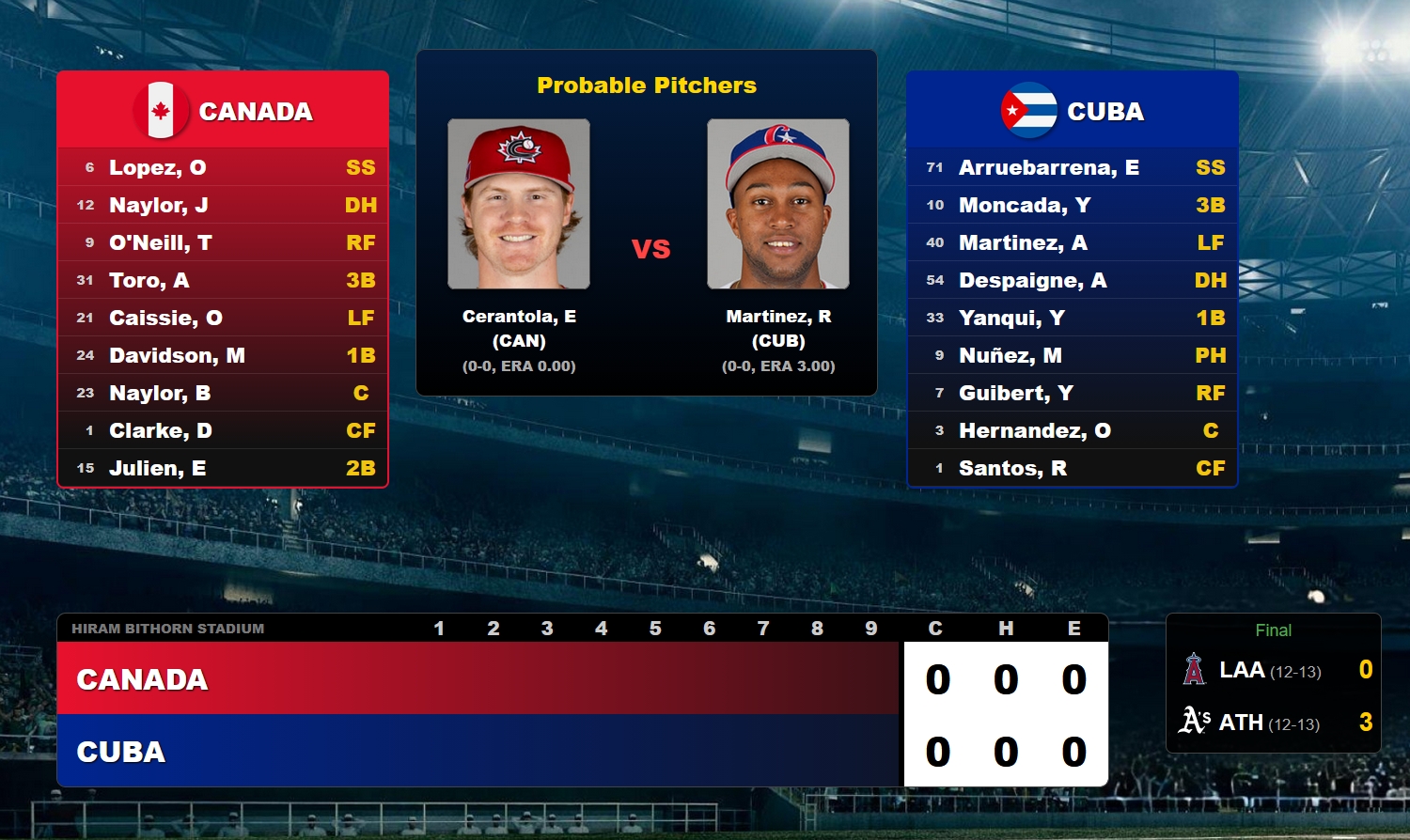Open Martinez, R pitcher photo
The image size is (1410, 840).
click(778, 204)
